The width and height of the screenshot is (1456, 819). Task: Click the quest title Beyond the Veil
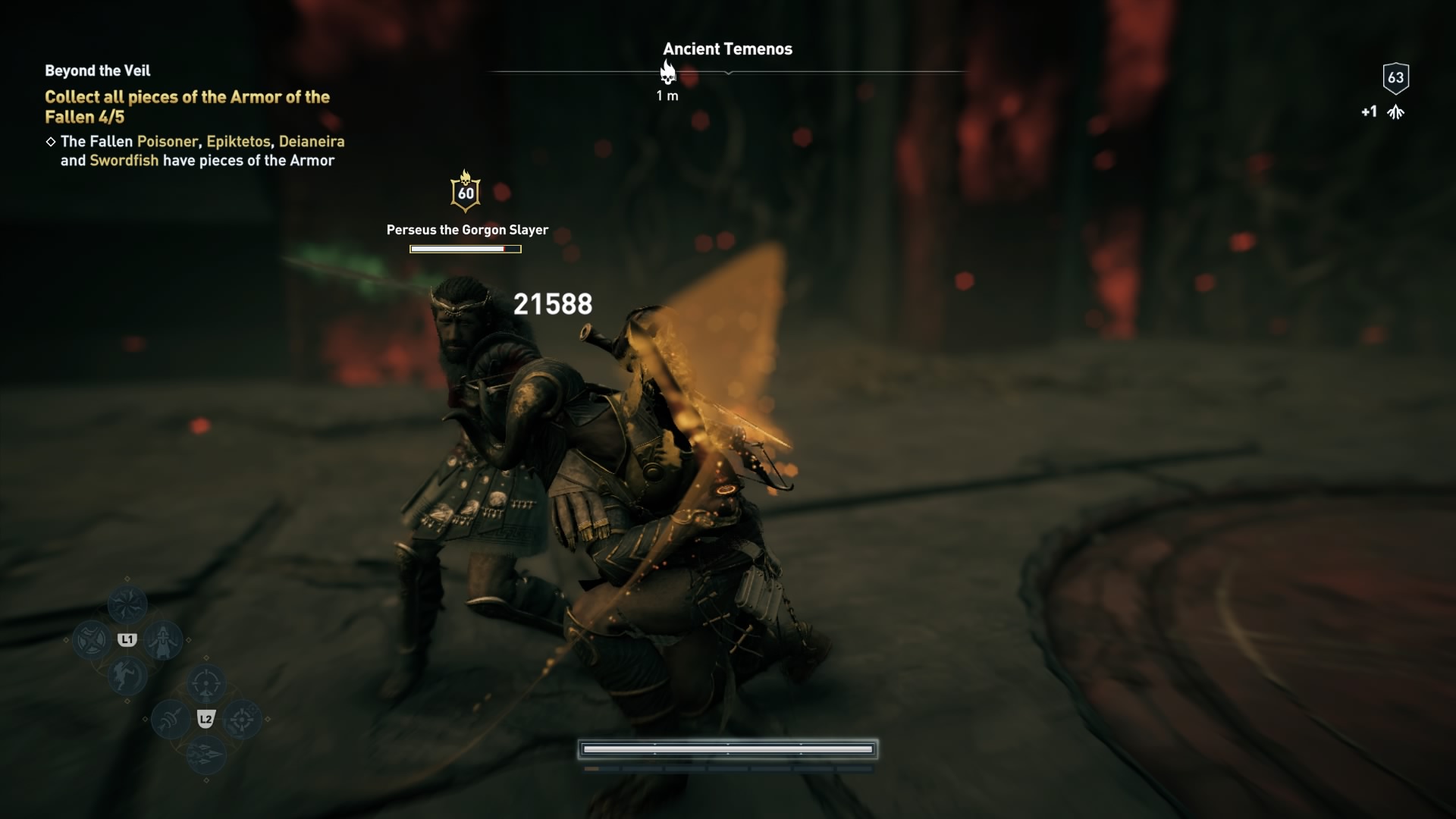(96, 71)
